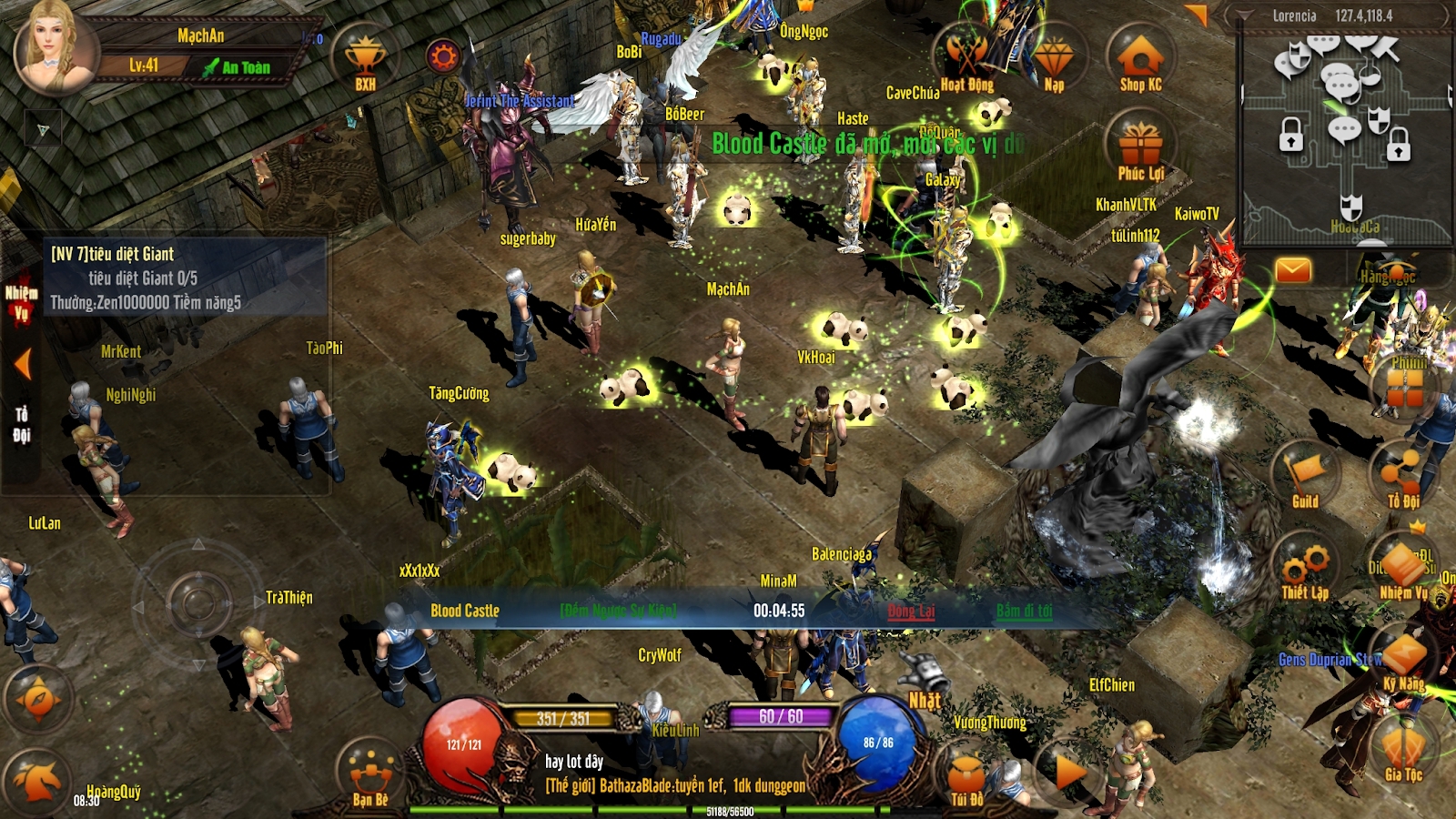Open the Túi Đồ inventory bag
Screen dimensions: 1456x819
pos(966,780)
